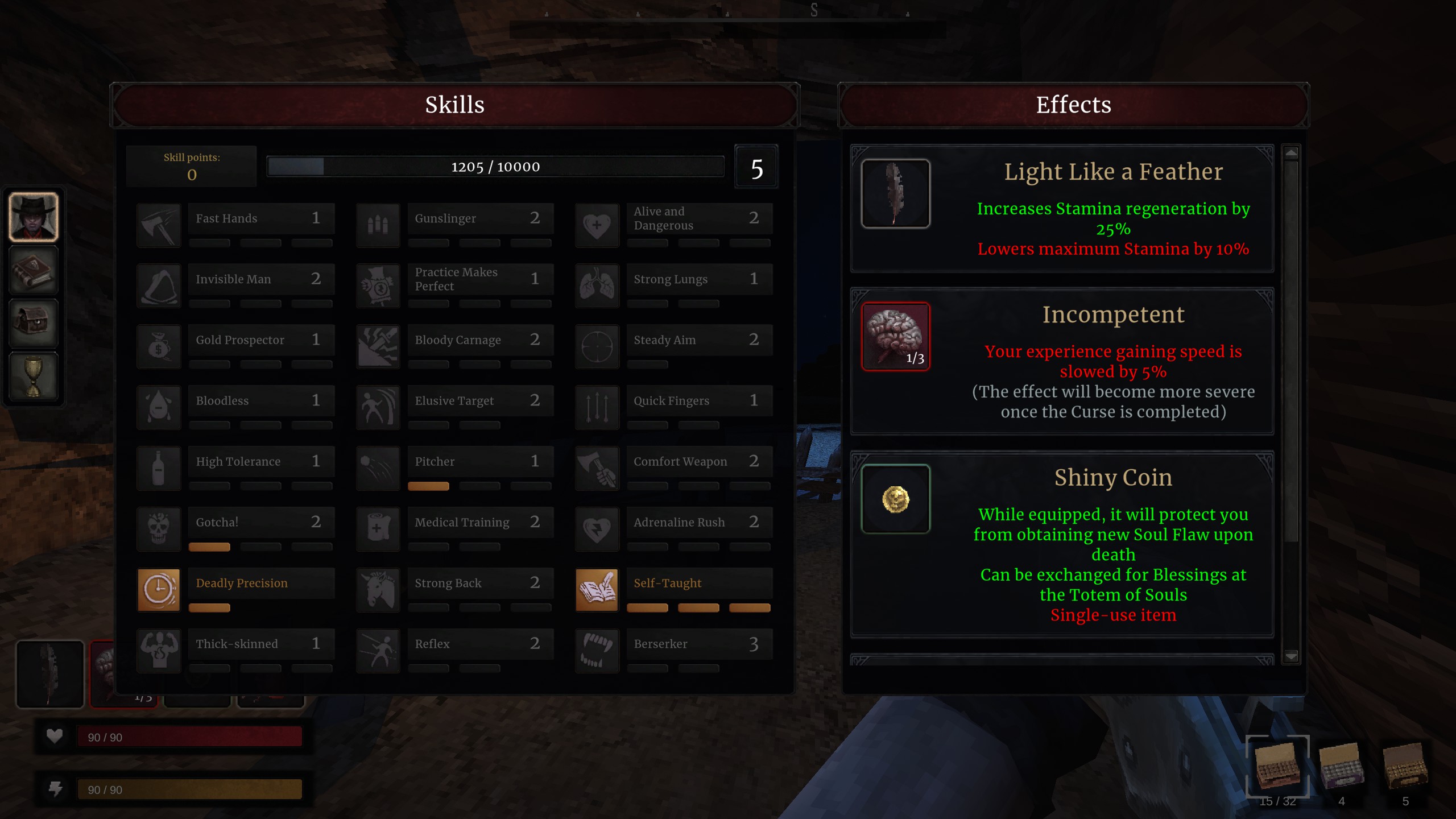Screen dimensions: 1456x819
Task: Switch to the treasure chest tab
Action: click(34, 322)
